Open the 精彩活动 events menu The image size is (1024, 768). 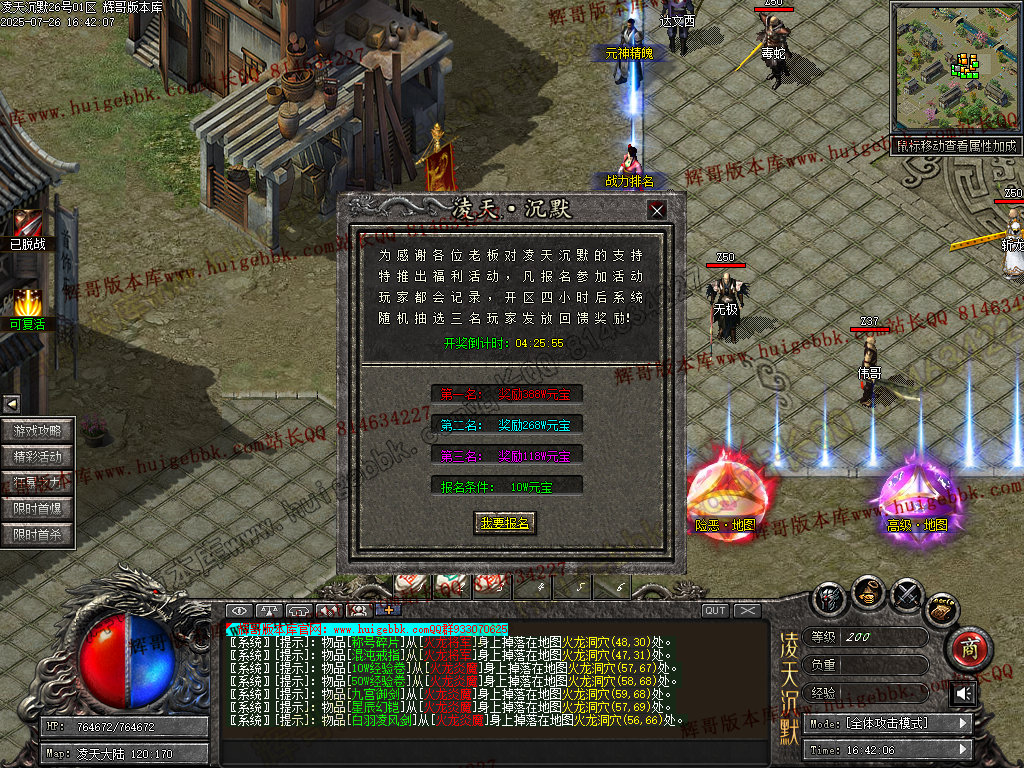click(x=38, y=457)
